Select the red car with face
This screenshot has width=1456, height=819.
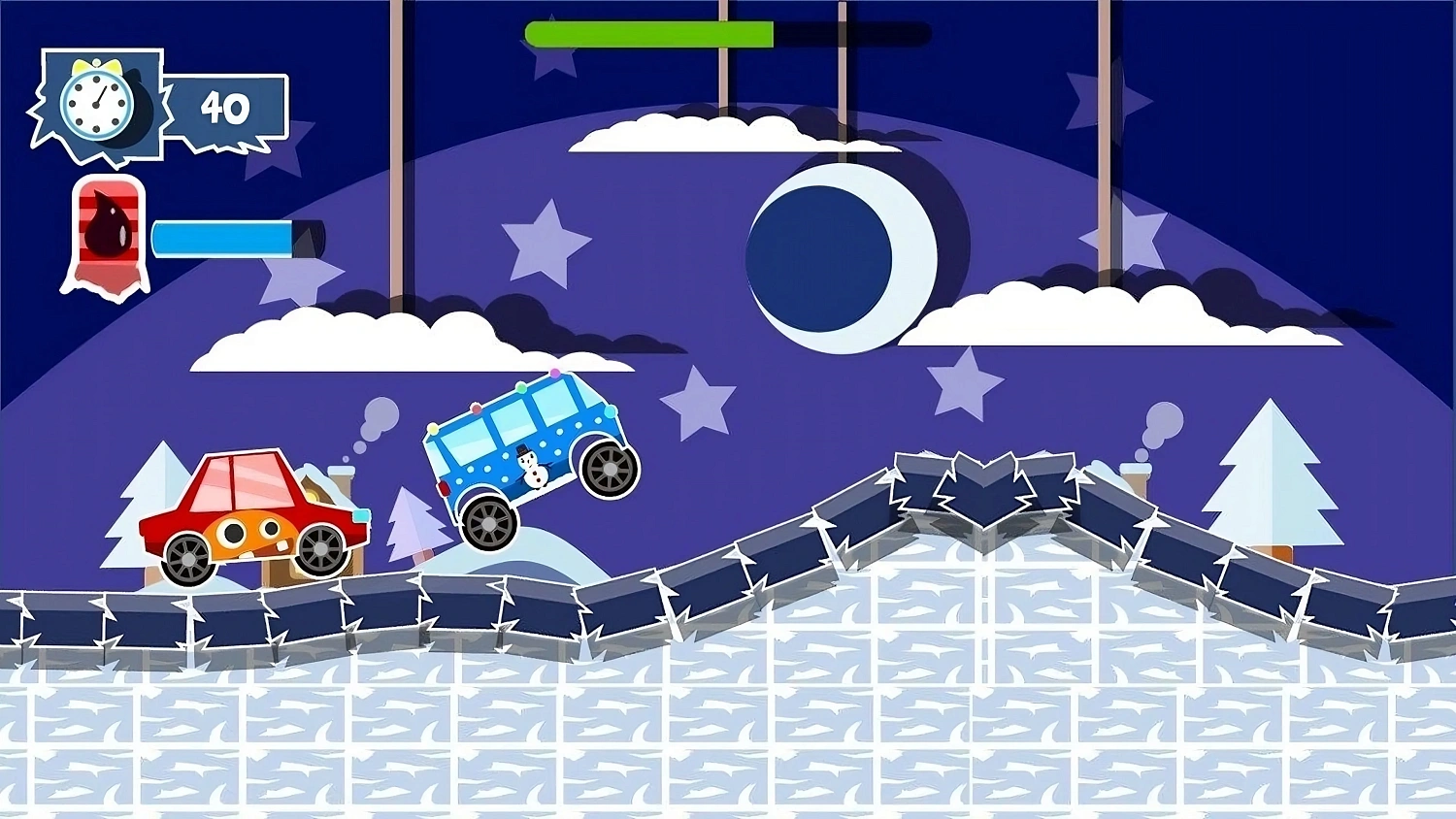pyautogui.click(x=248, y=509)
